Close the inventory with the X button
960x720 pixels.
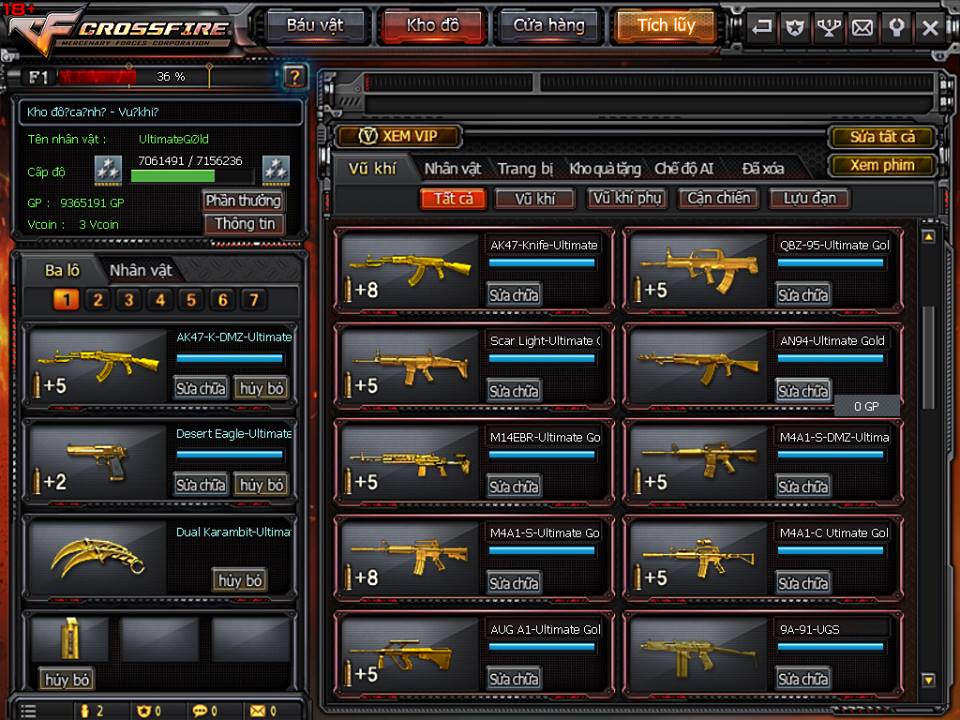(x=930, y=28)
